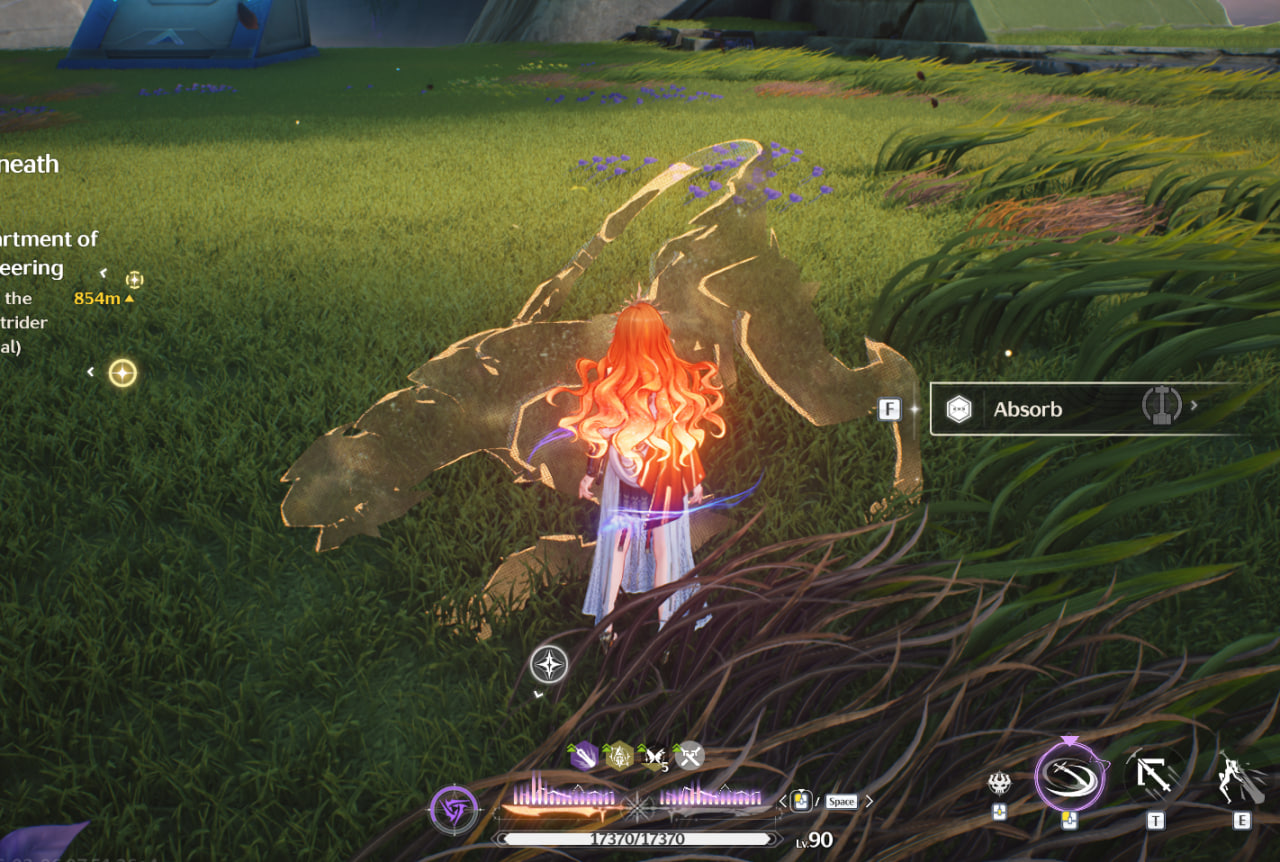Inspect the grey crossed-swords buff icon

[689, 756]
